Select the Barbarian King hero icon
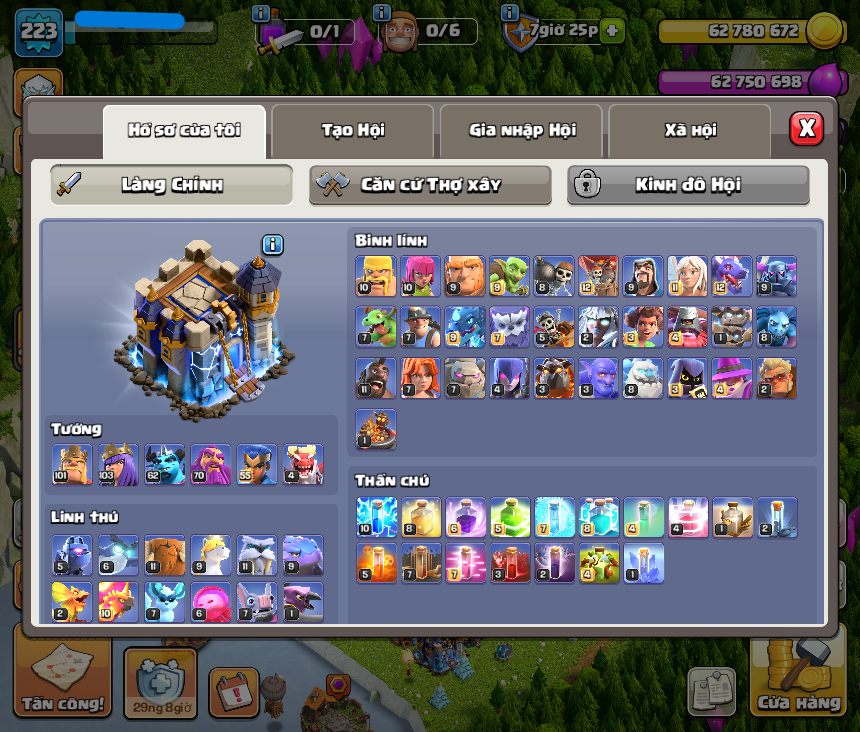Image resolution: width=860 pixels, height=732 pixels. click(x=71, y=465)
